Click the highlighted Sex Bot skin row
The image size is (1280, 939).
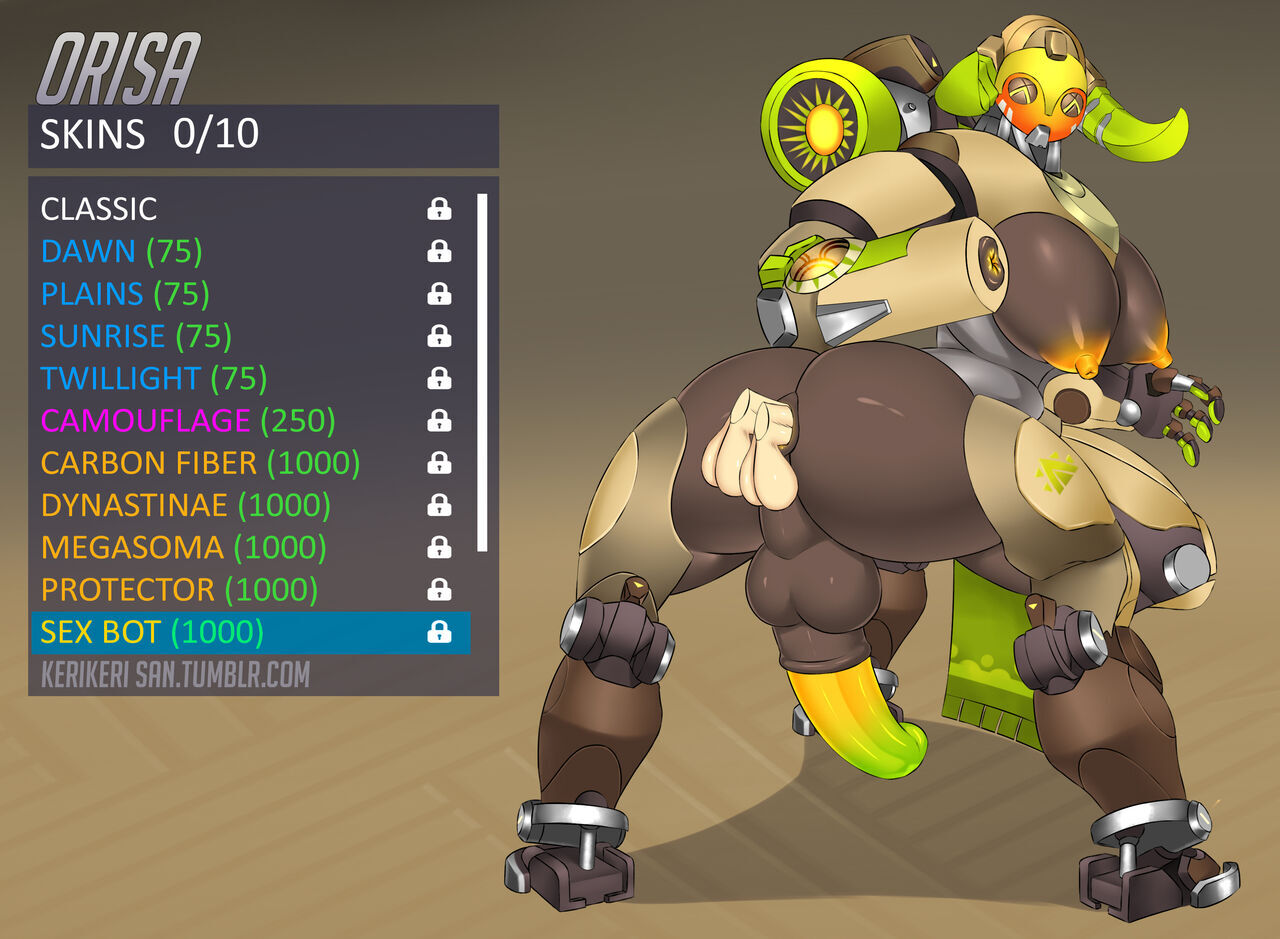pos(250,632)
